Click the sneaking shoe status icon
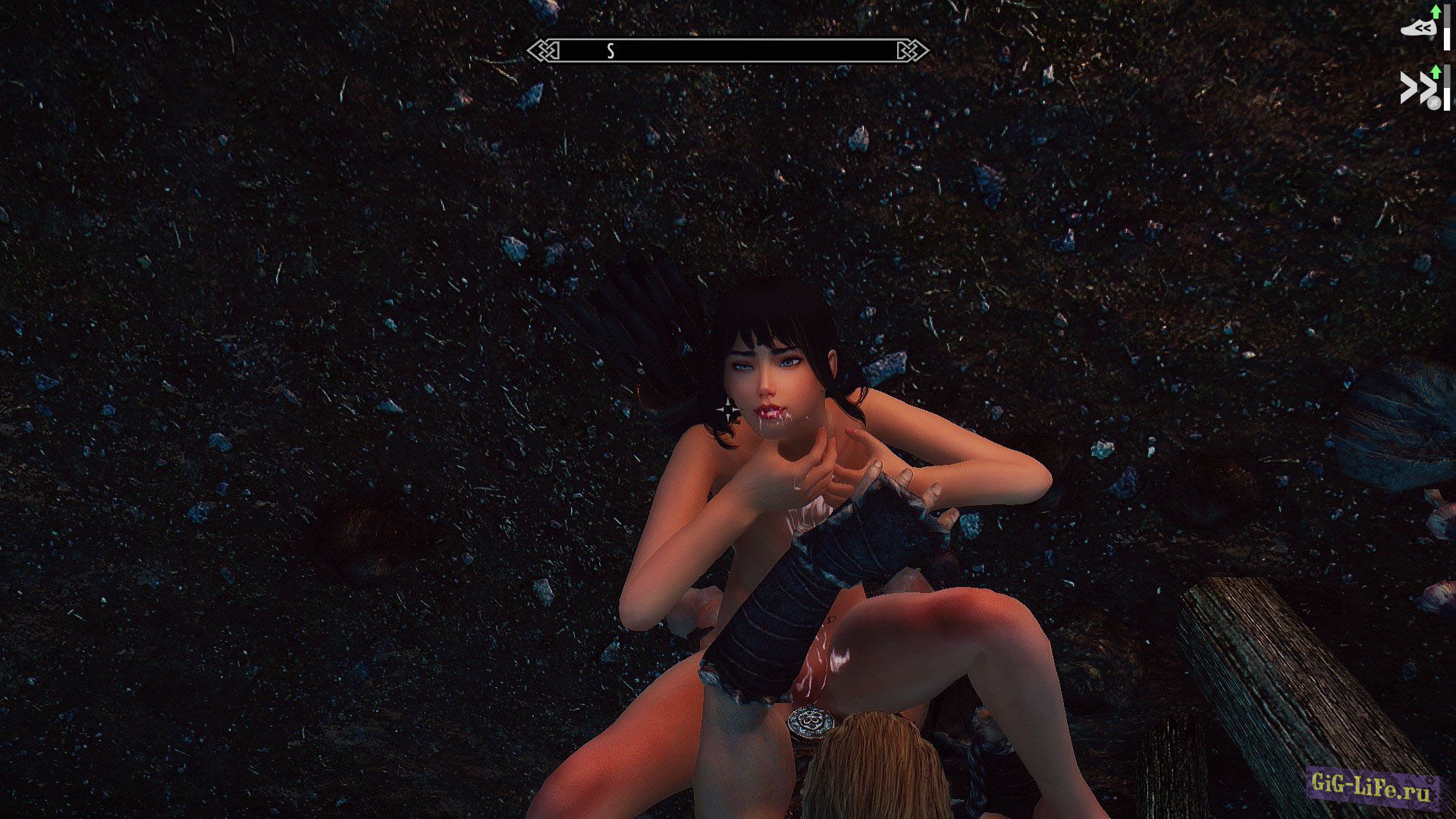1456x819 pixels. [1419, 29]
